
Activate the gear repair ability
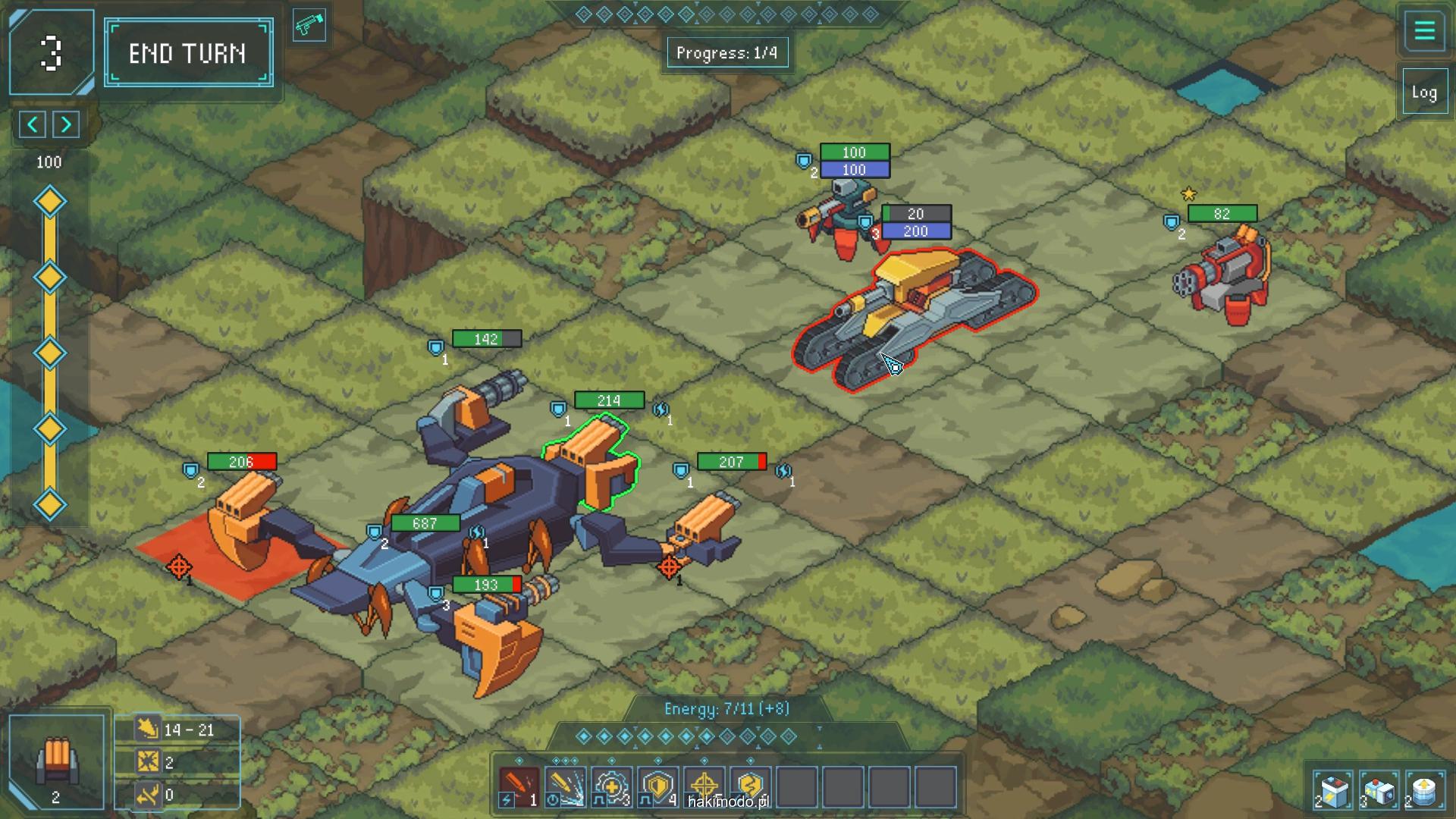click(611, 786)
